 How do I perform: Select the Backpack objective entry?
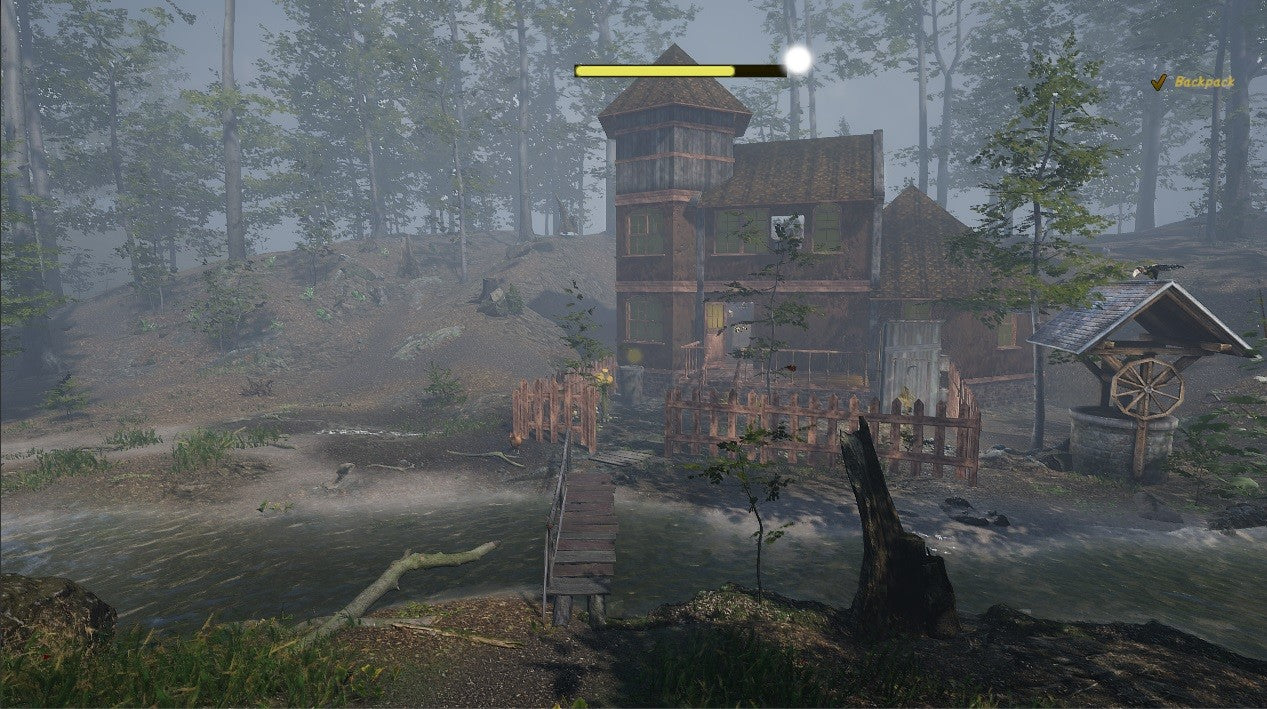(1203, 82)
